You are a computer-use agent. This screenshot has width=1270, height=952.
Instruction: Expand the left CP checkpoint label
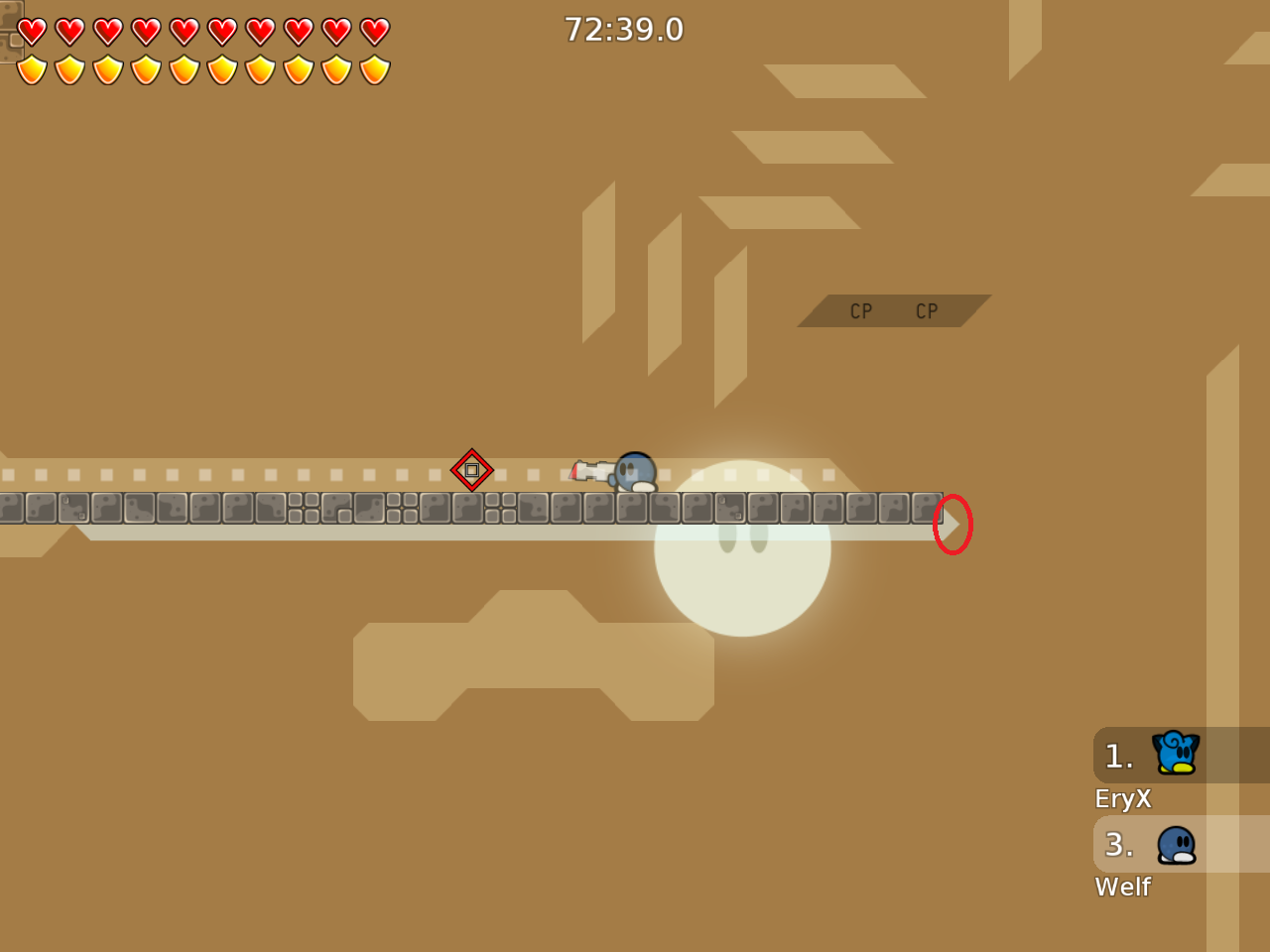point(859,310)
